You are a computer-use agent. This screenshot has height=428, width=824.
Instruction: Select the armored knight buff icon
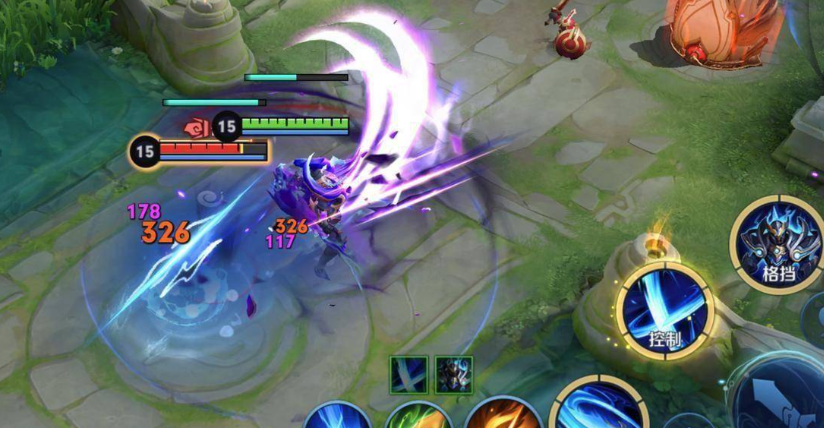coord(454,375)
